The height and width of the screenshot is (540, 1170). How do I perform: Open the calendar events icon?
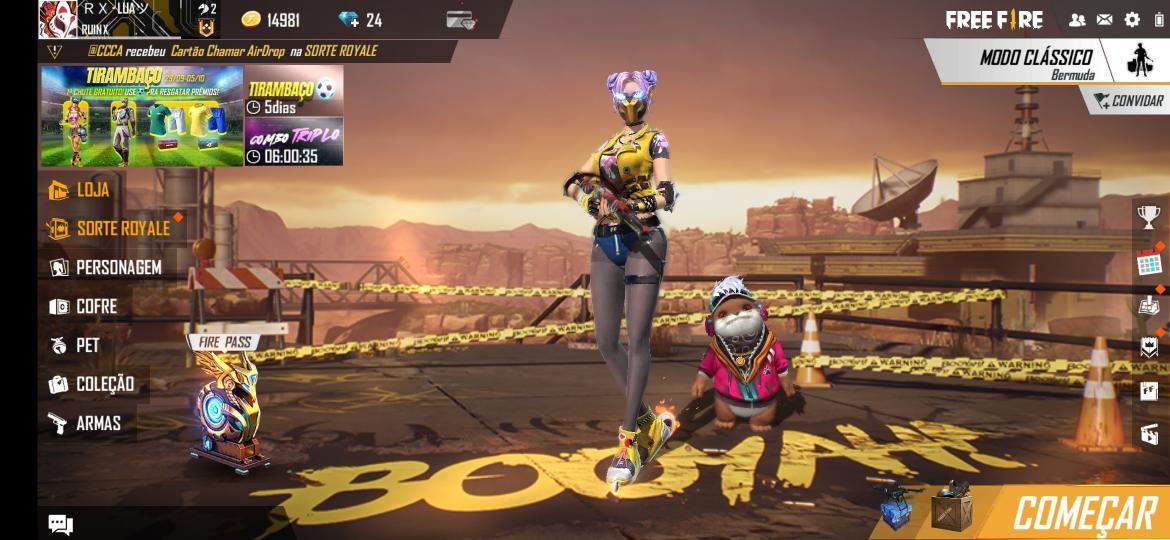pyautogui.click(x=1149, y=263)
